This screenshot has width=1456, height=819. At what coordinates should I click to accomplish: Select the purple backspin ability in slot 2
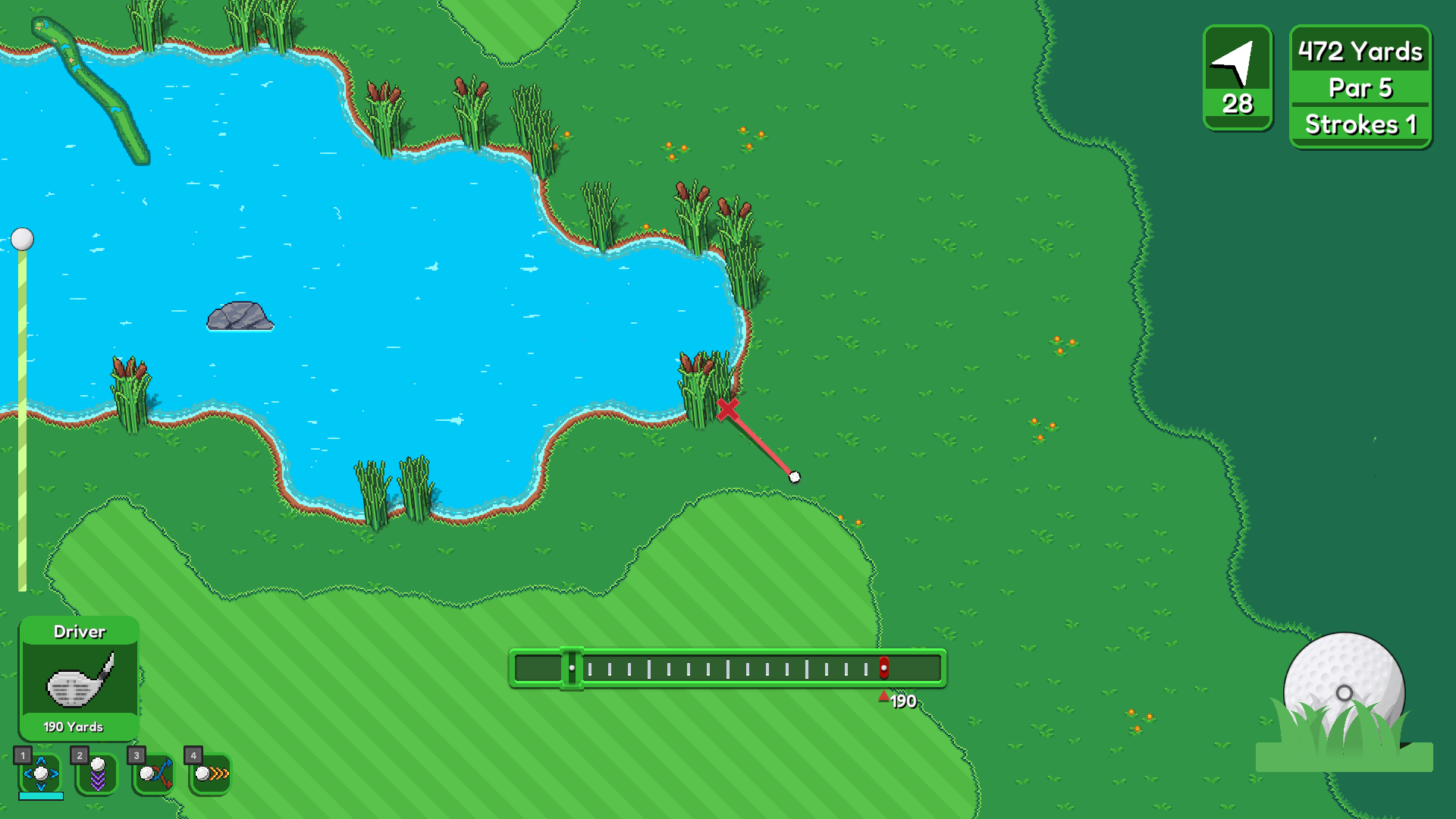pyautogui.click(x=98, y=773)
